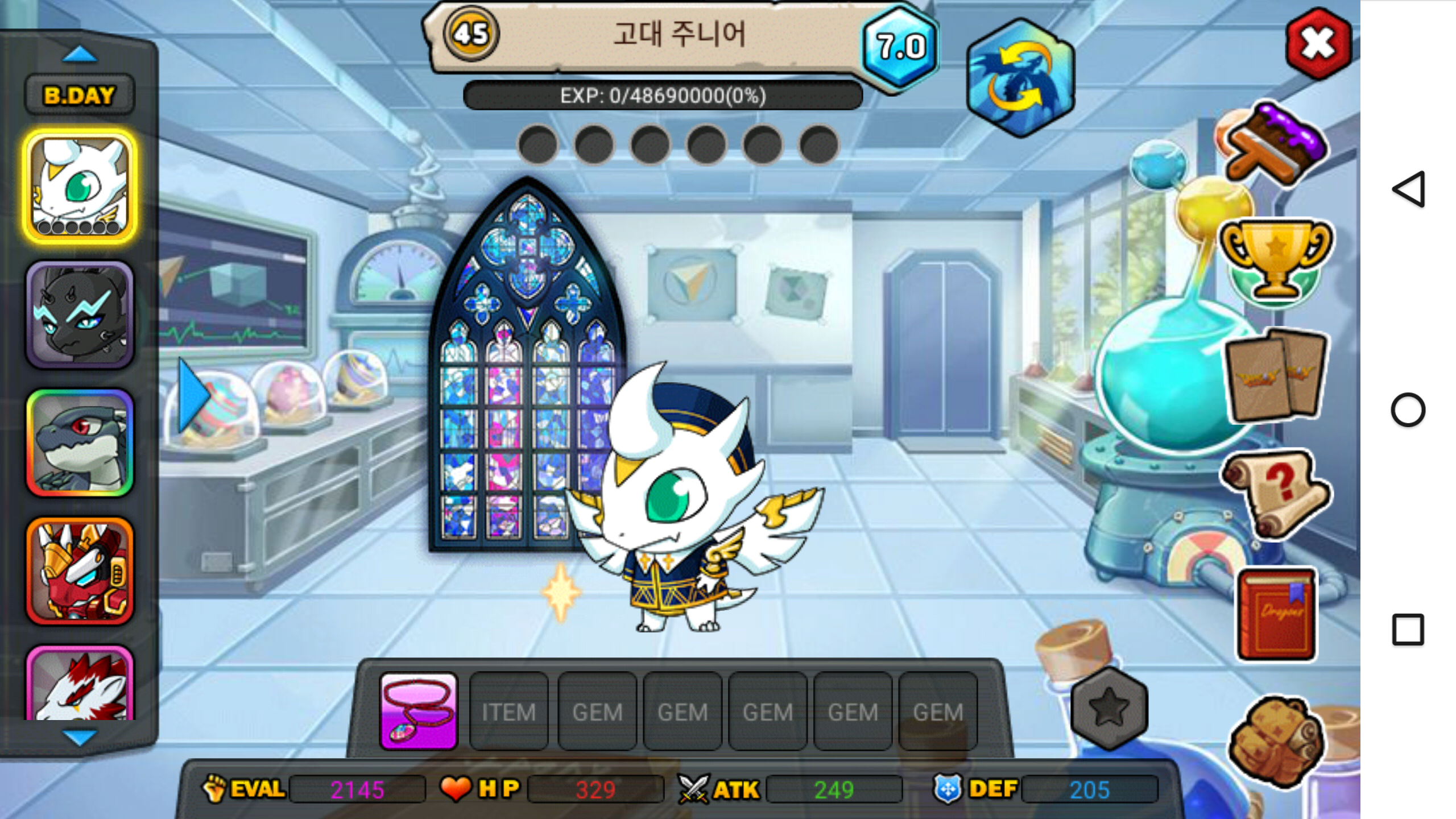Screen dimensions: 1456x819
Task: Select the white dragon portrait
Action: (80, 187)
